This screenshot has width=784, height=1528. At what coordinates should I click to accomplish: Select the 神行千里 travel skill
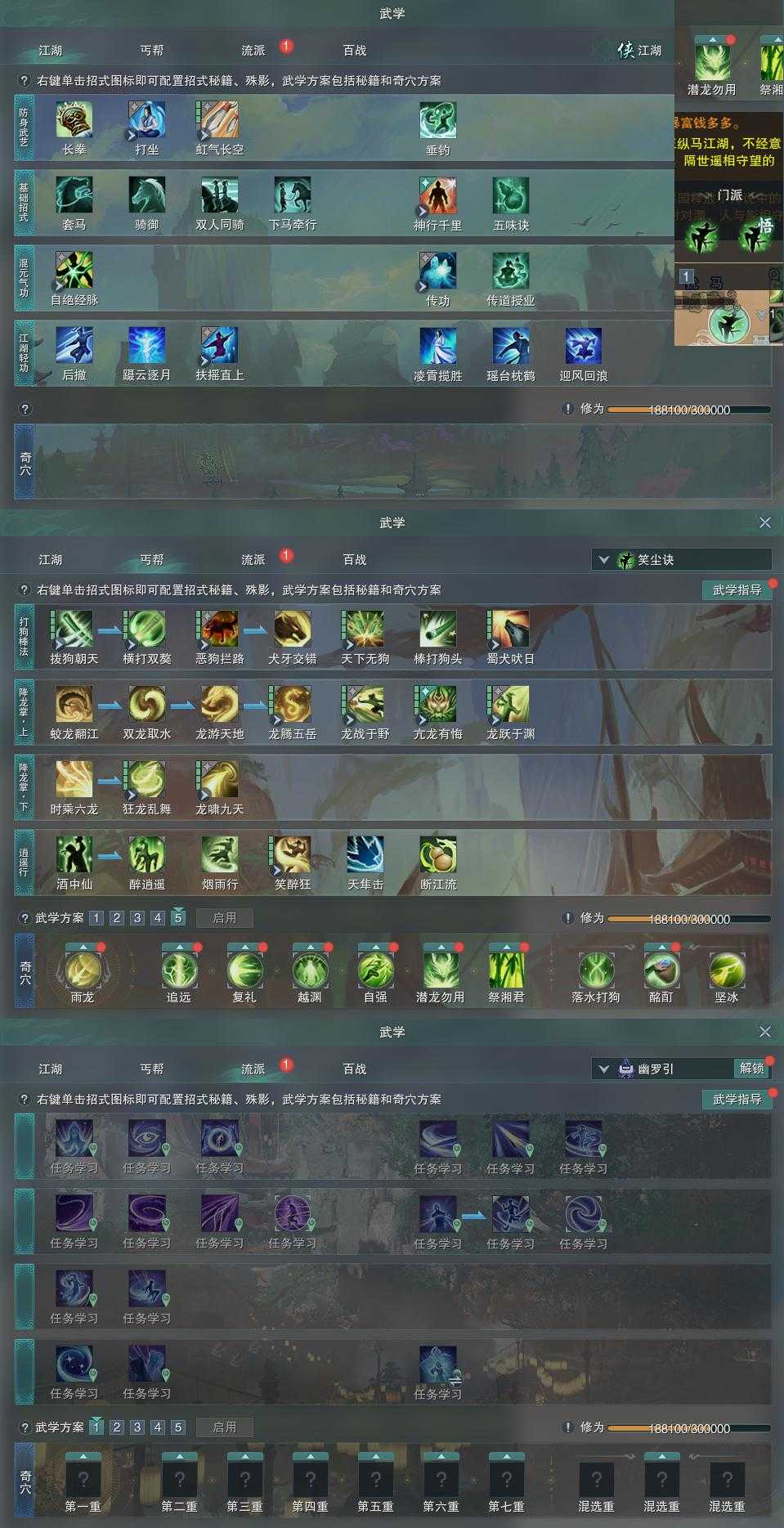click(x=438, y=196)
